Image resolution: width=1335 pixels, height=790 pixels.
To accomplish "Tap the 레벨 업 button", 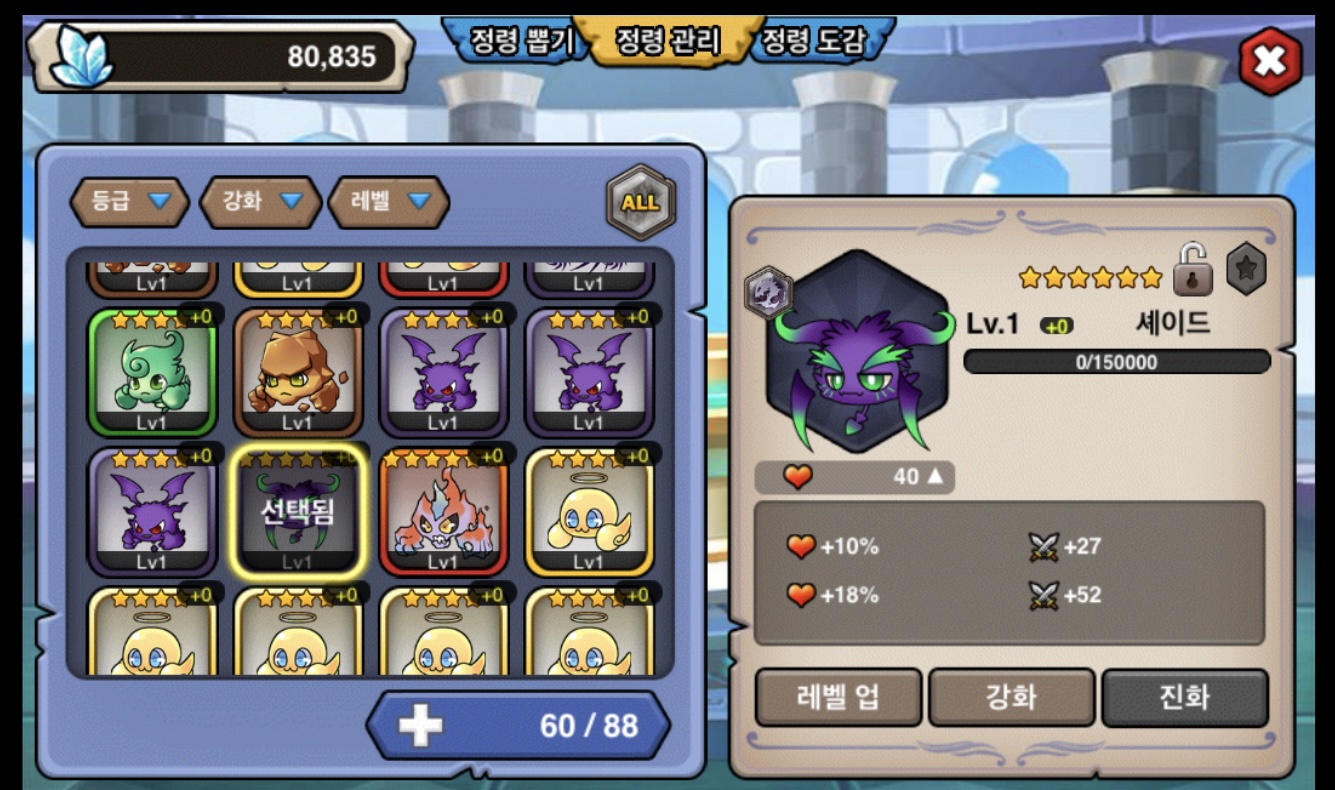I will [838, 697].
